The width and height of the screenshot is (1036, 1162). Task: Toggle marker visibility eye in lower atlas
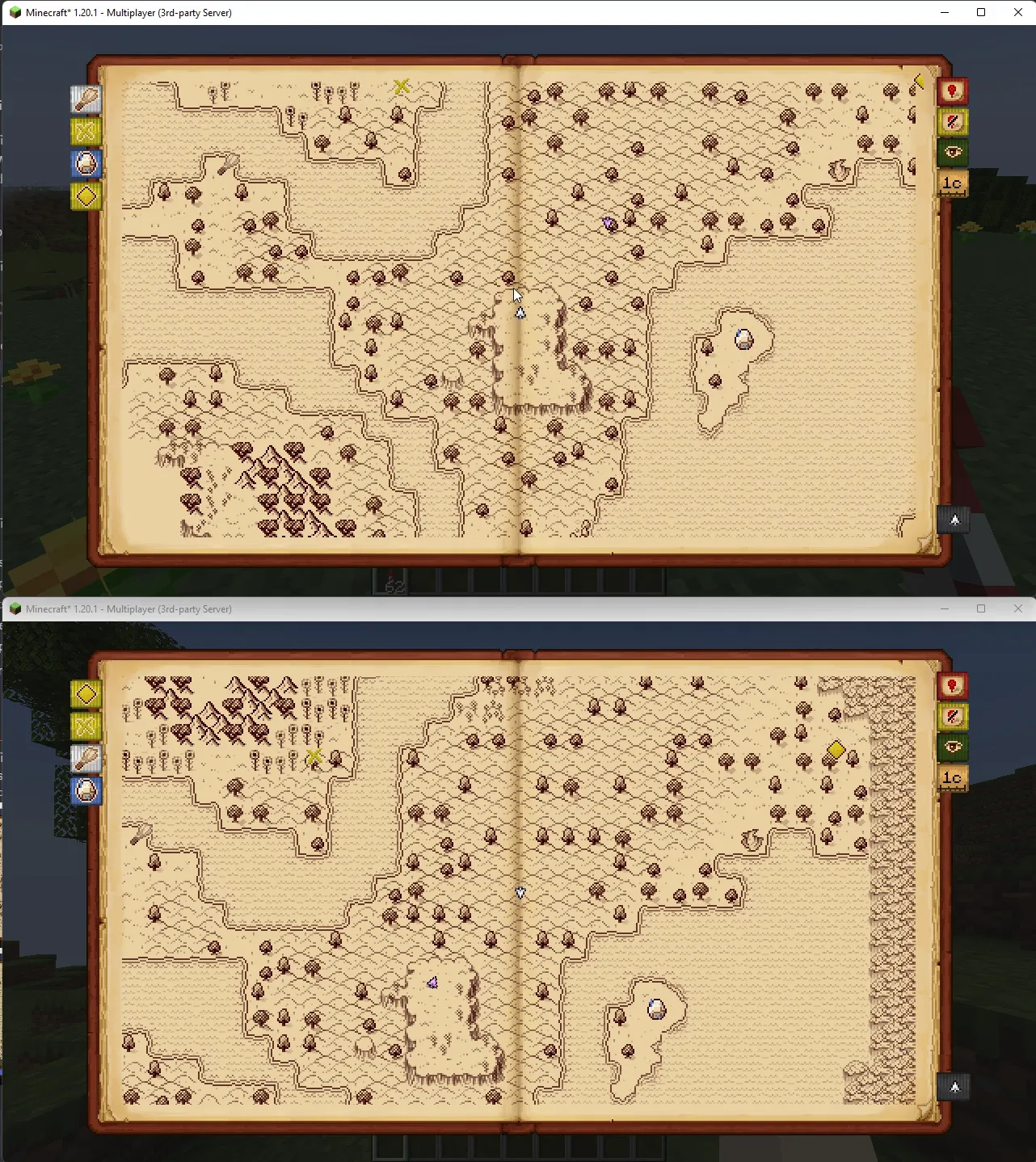(x=953, y=747)
